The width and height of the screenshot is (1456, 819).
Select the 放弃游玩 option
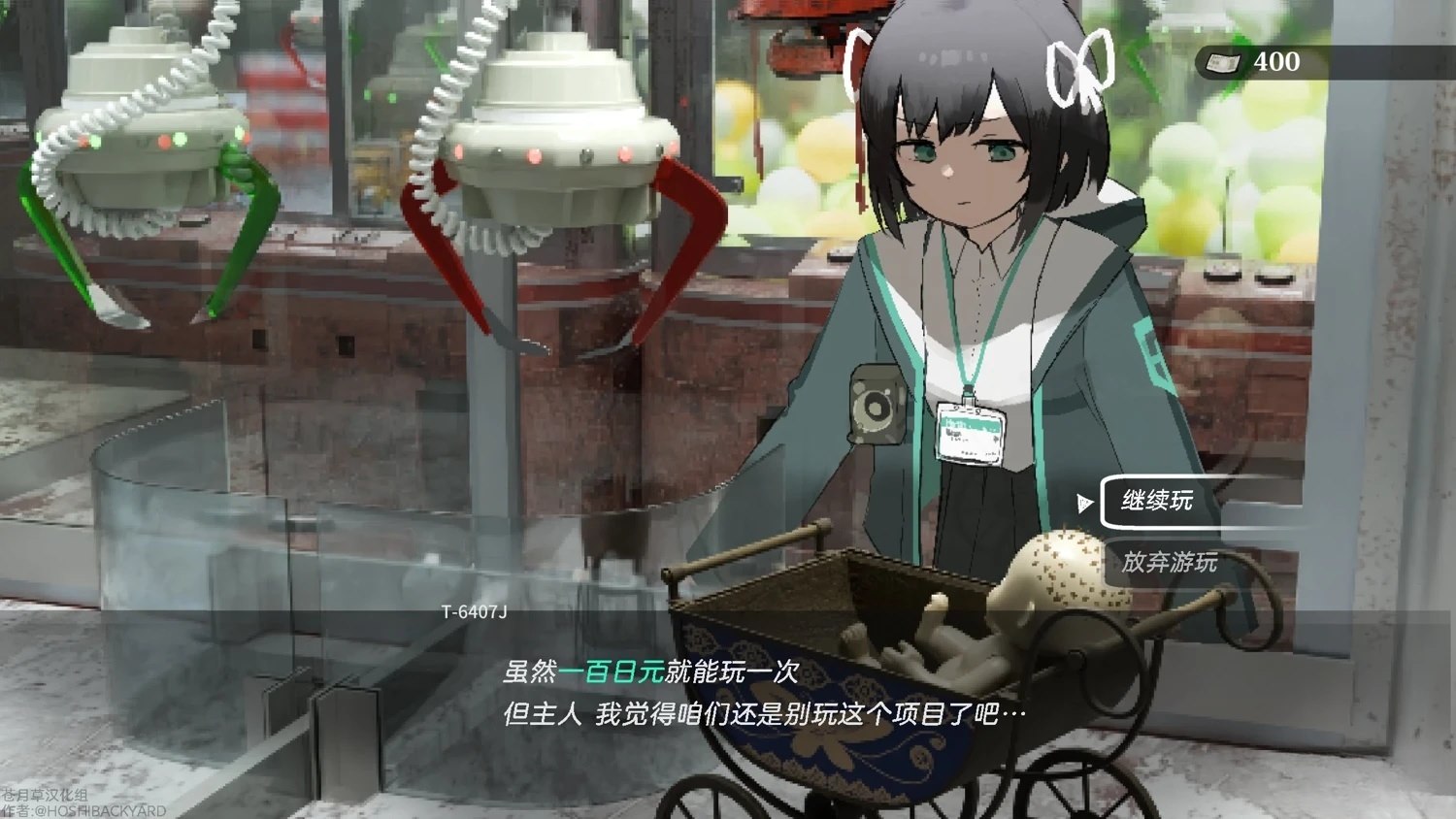1170,561
